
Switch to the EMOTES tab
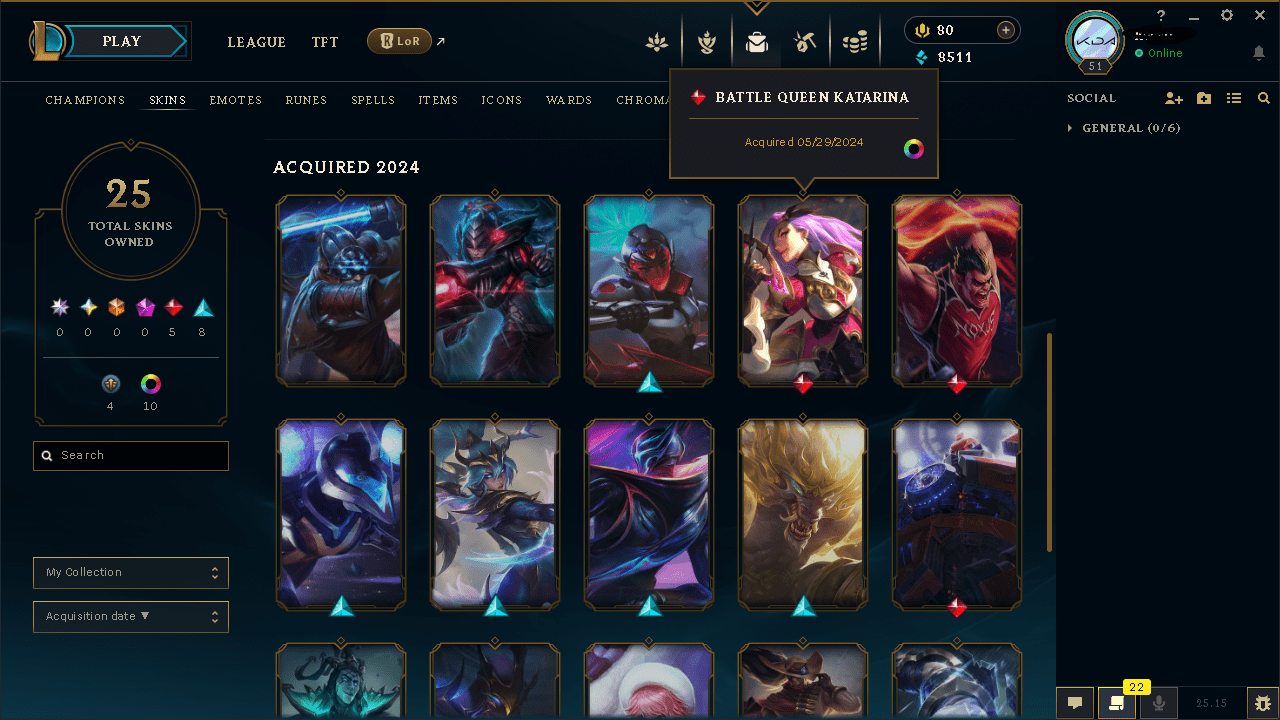(x=235, y=100)
